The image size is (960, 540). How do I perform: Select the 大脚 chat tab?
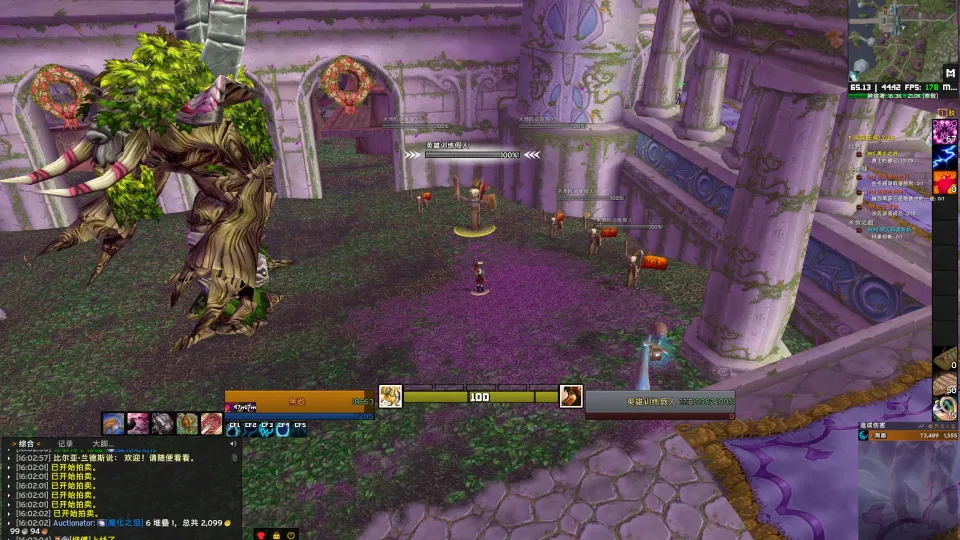101,443
